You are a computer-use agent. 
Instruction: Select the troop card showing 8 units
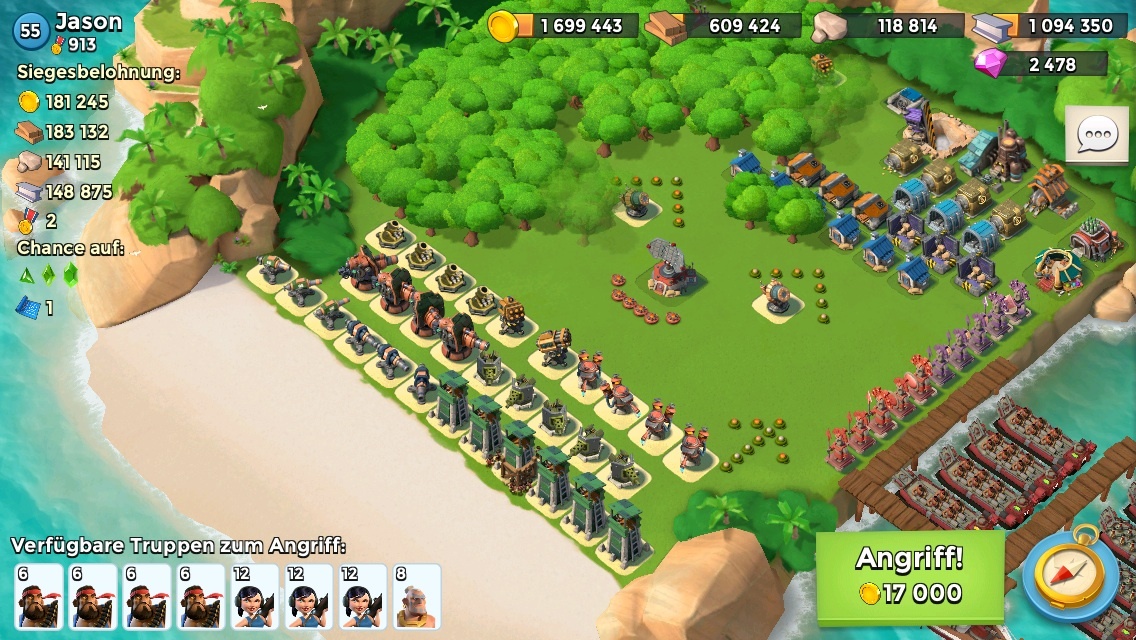(x=416, y=596)
